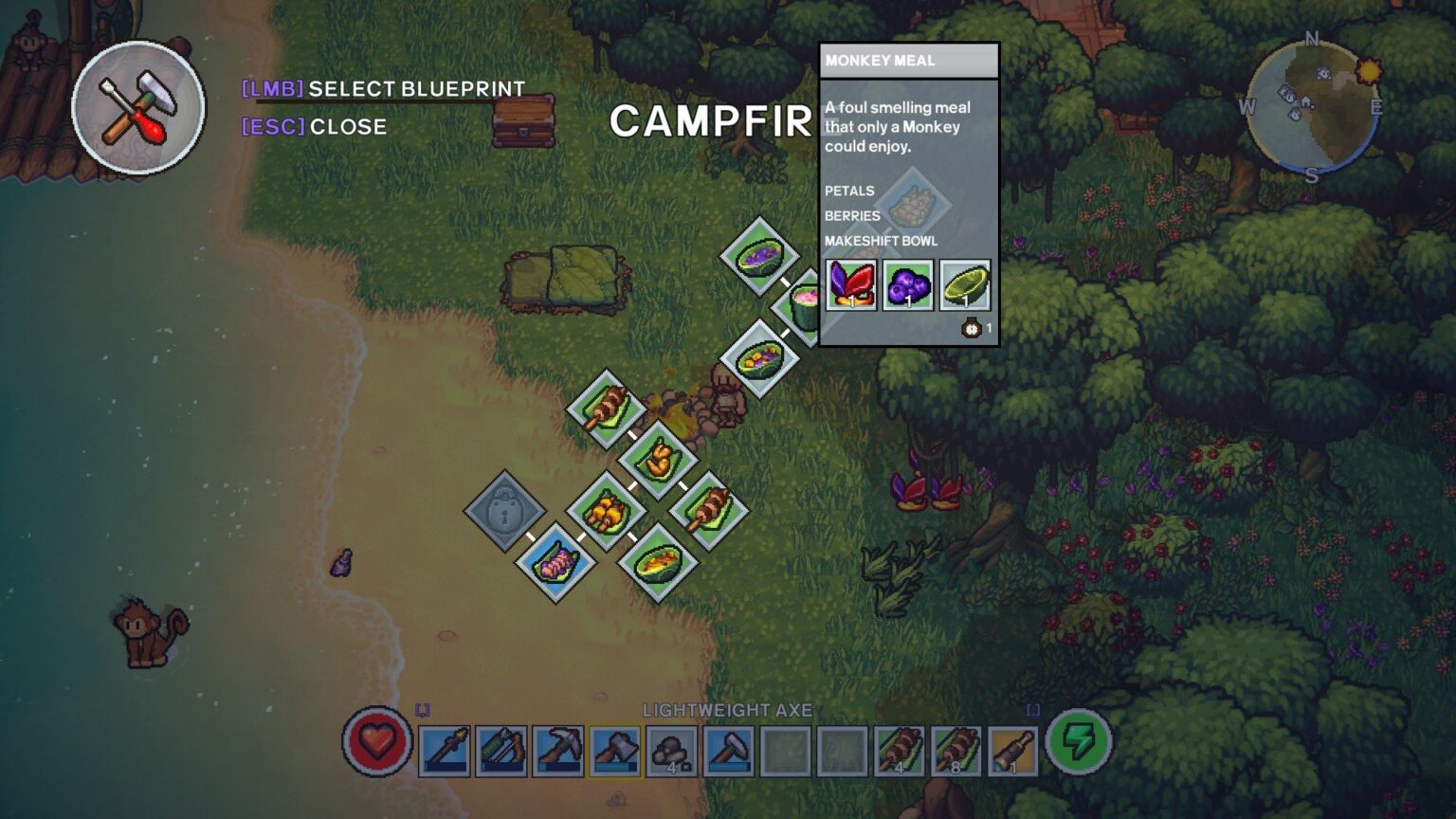
Task: Click the berries ingredient icon
Action: (x=908, y=284)
